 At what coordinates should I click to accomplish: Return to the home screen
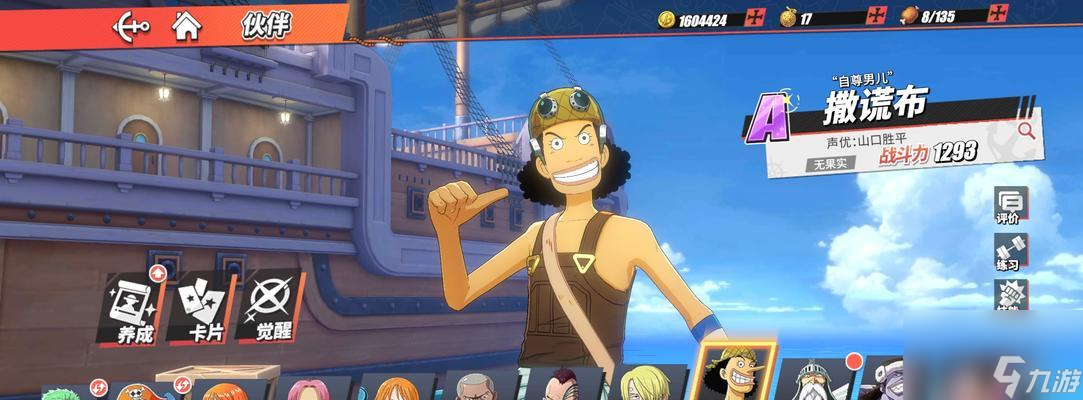[186, 25]
